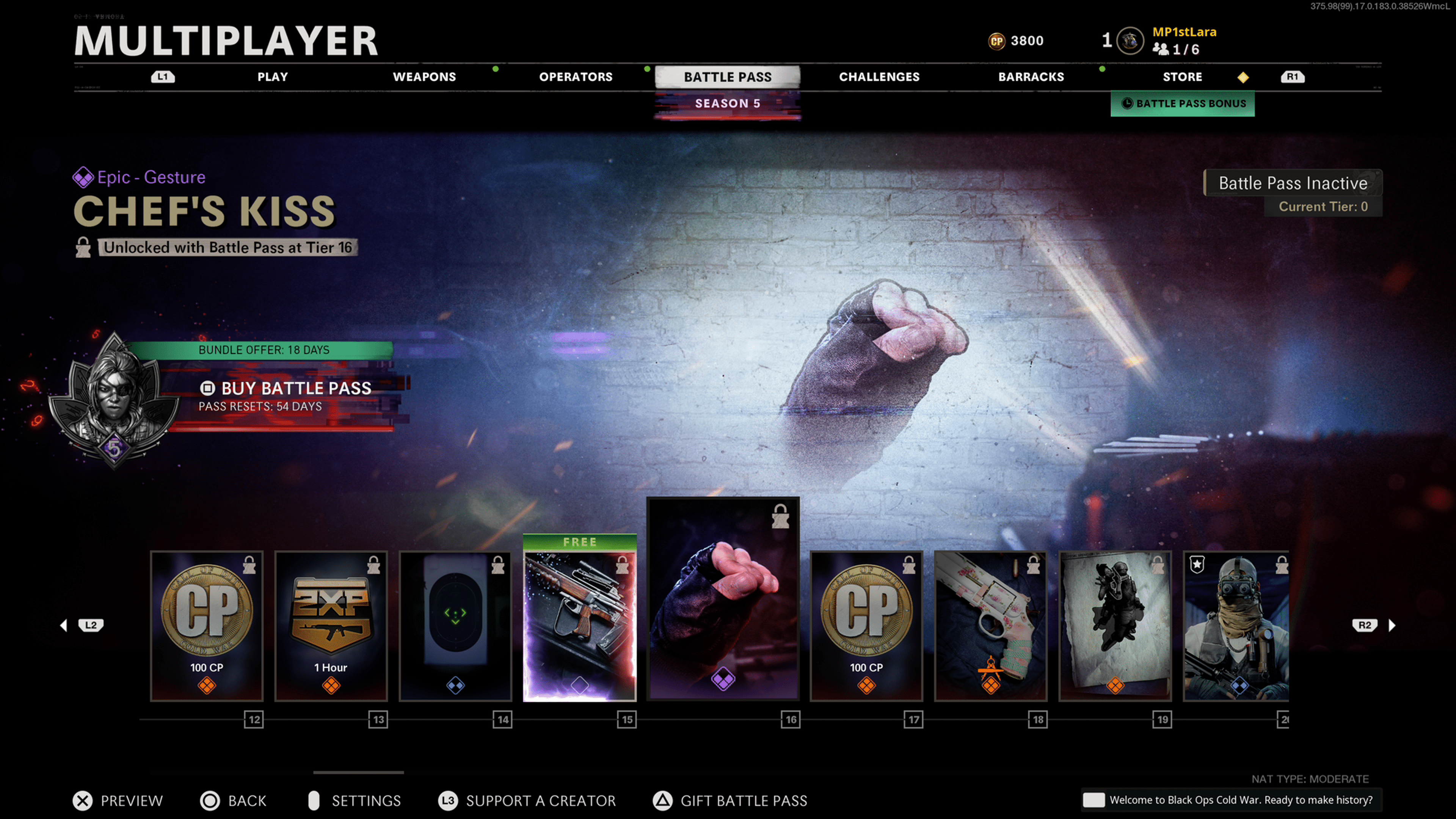The height and width of the screenshot is (819, 1456).
Task: Switch to the Play tab
Action: coord(273,77)
